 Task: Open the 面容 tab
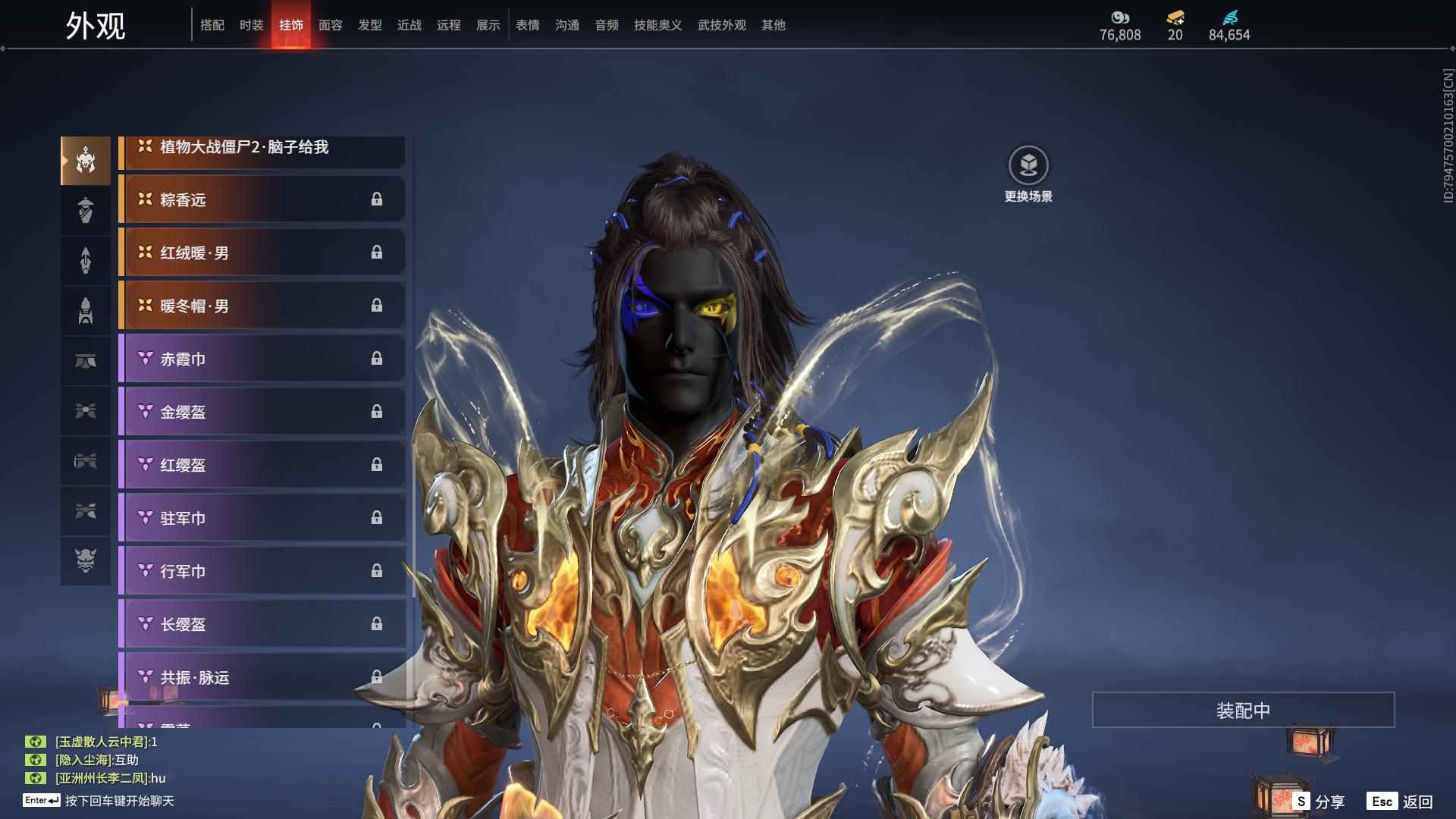tap(330, 25)
